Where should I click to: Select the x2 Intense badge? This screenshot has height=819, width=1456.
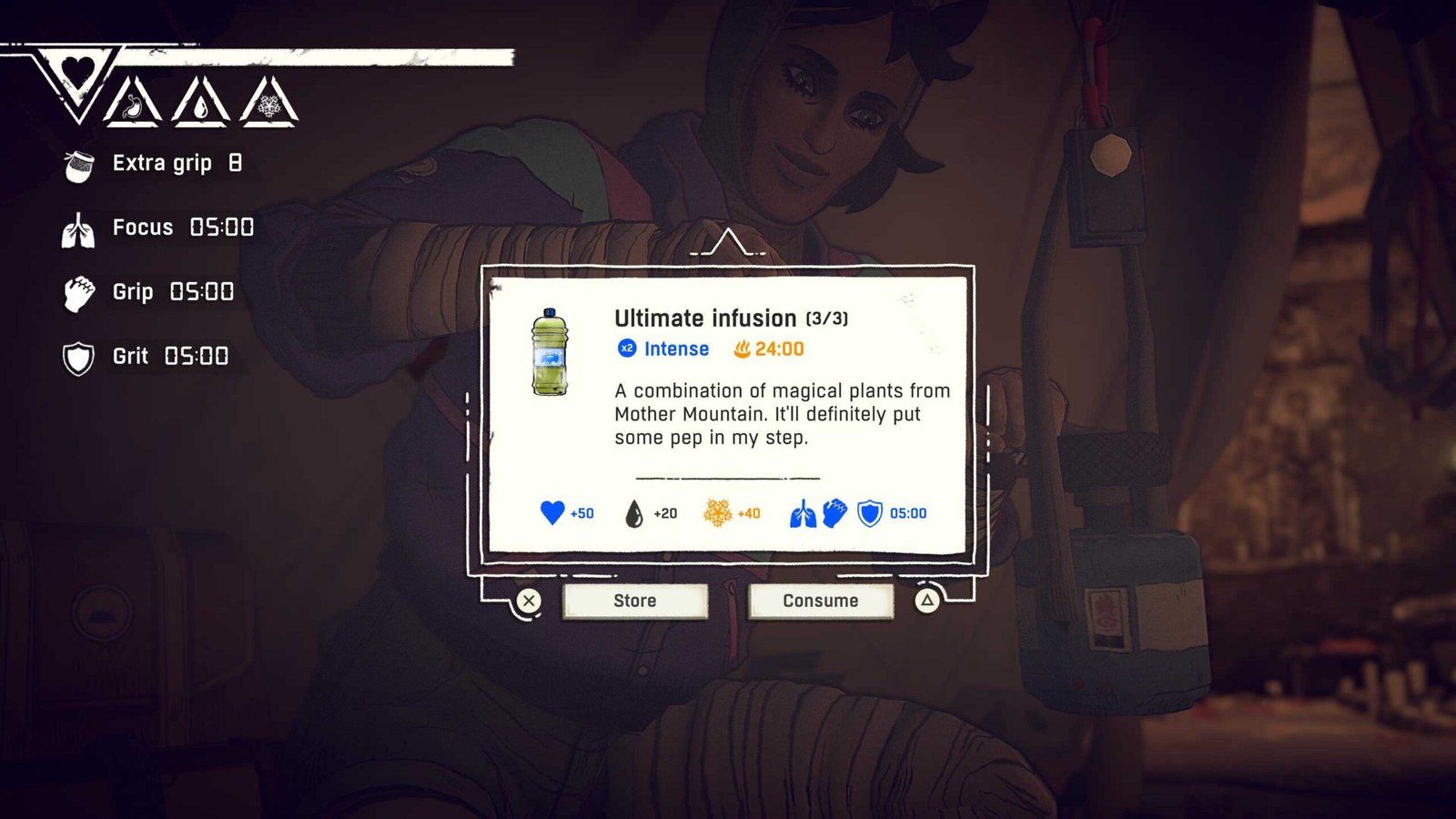tap(625, 349)
